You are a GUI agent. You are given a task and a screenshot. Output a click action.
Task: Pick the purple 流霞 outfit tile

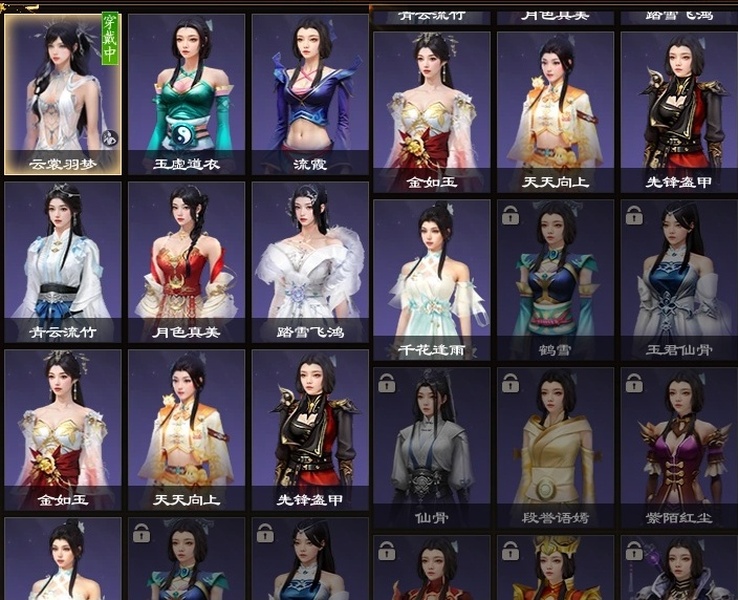point(309,94)
